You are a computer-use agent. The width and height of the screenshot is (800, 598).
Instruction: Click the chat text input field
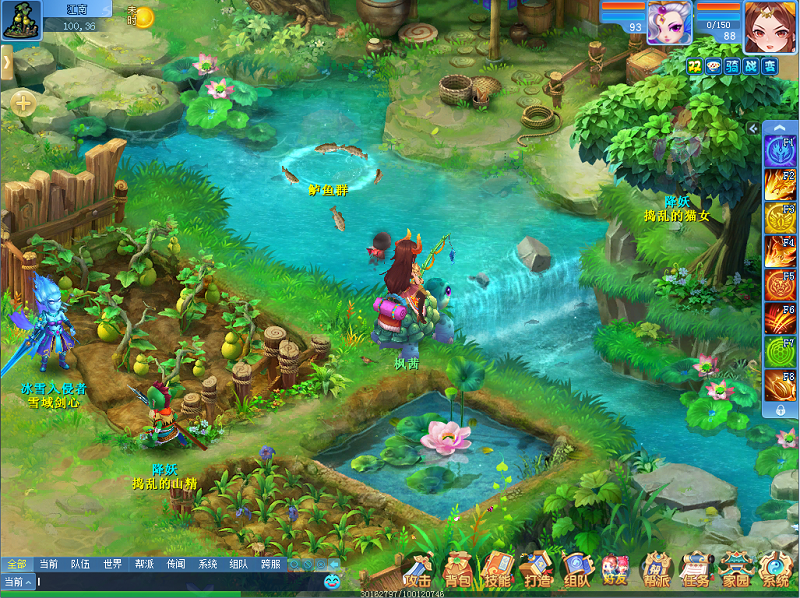(180, 581)
